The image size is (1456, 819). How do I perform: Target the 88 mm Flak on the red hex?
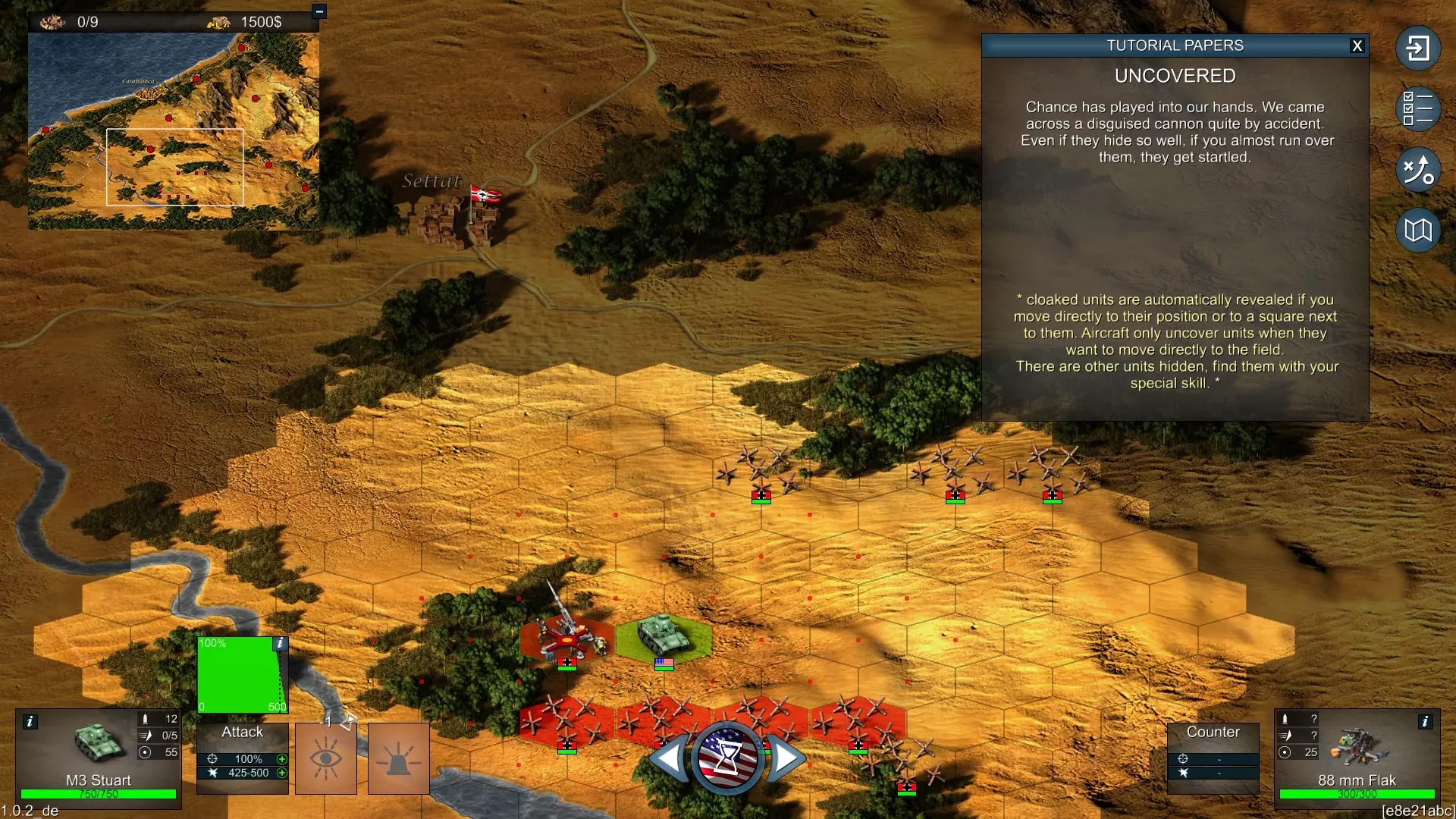click(x=566, y=635)
